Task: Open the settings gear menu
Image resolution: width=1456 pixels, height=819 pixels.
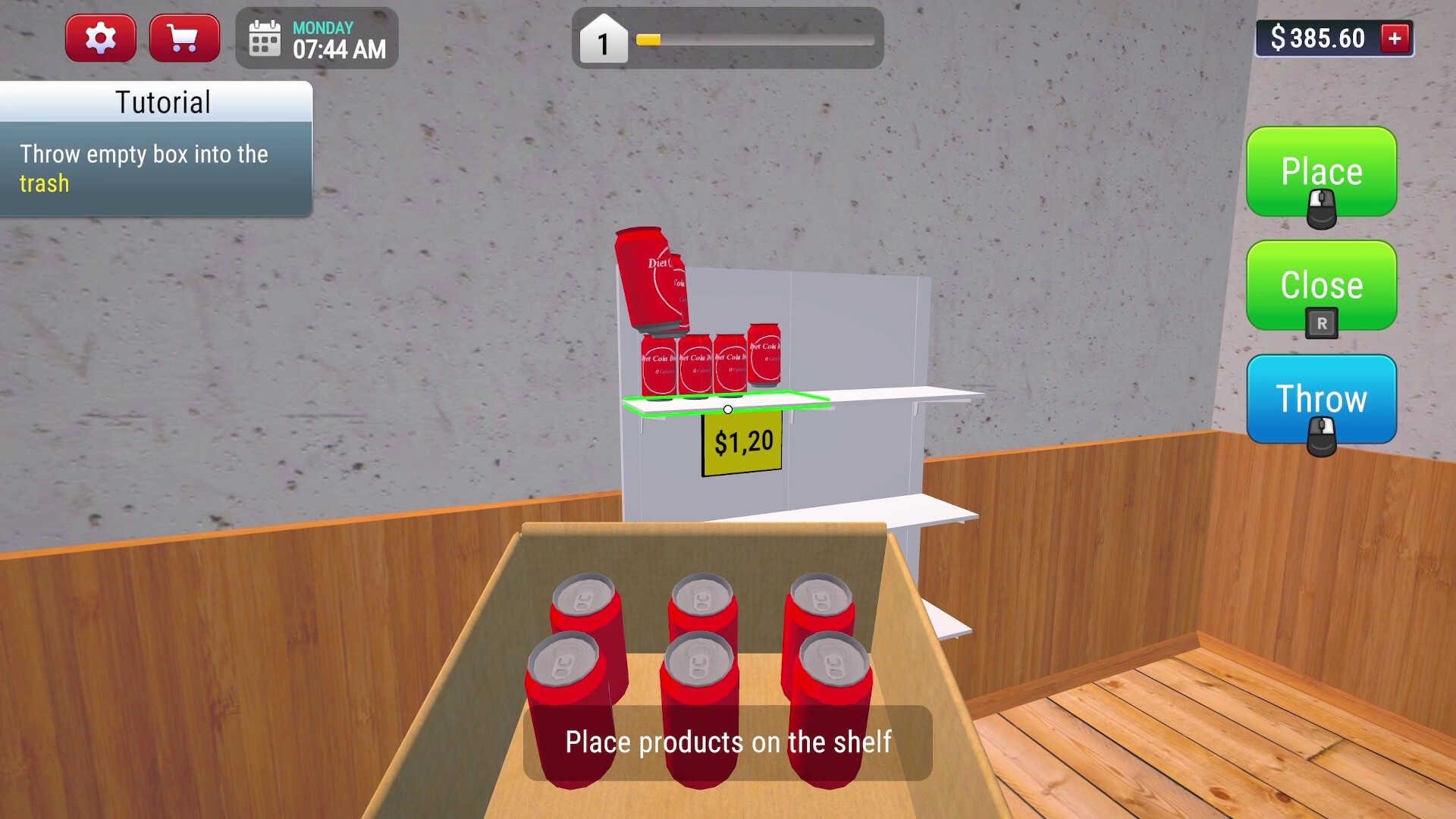Action: 101,37
